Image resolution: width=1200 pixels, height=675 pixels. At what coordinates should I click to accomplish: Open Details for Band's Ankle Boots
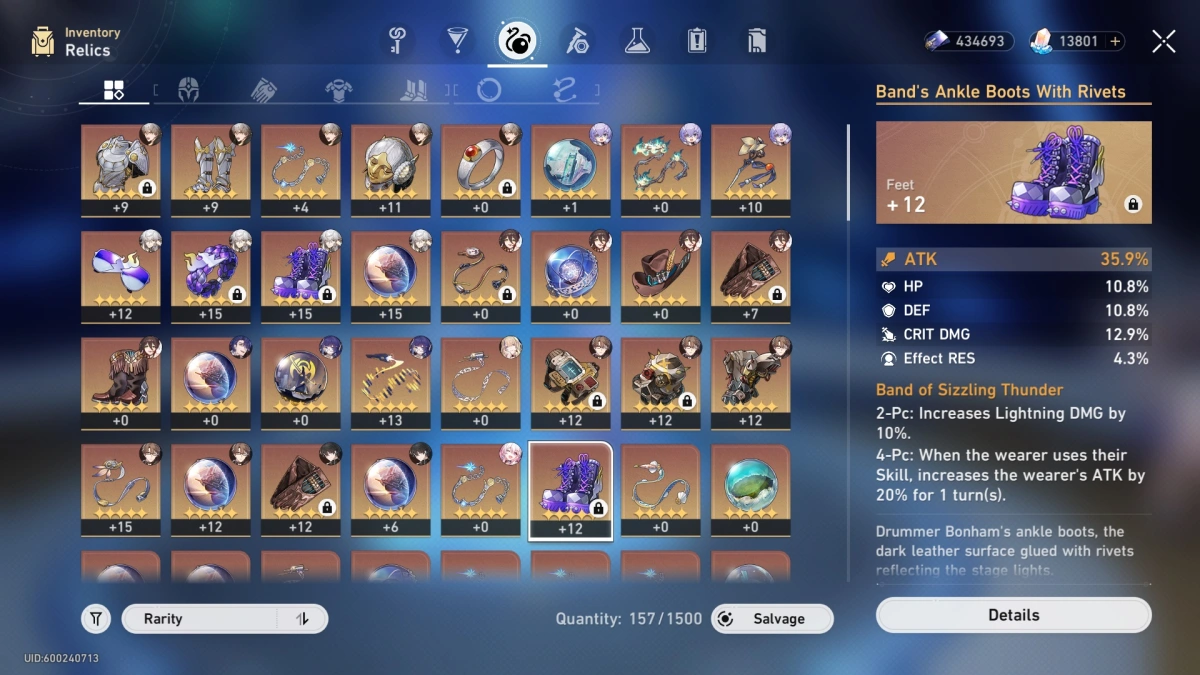1013,615
